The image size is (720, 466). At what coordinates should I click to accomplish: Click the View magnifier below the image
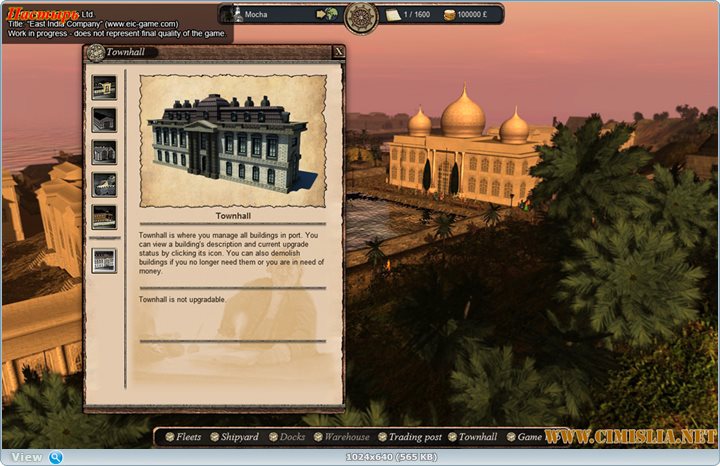pyautogui.click(x=56, y=457)
